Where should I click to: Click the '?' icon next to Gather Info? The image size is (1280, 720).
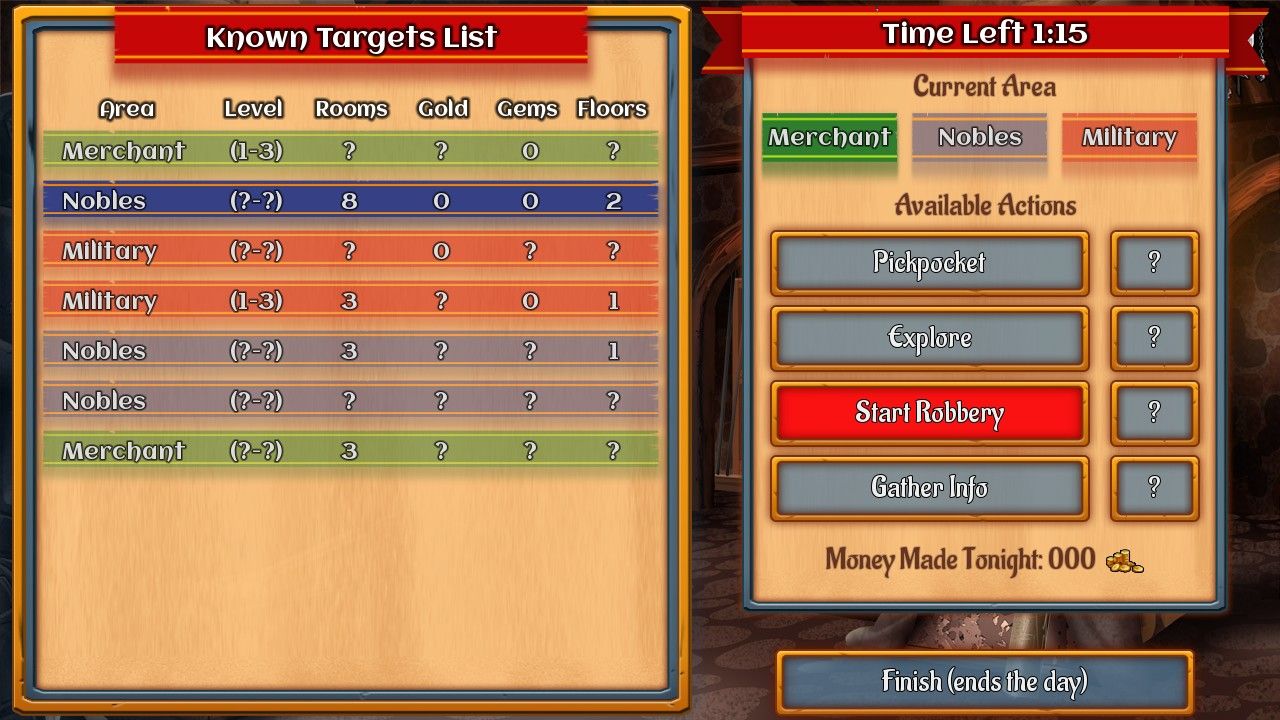[1154, 488]
